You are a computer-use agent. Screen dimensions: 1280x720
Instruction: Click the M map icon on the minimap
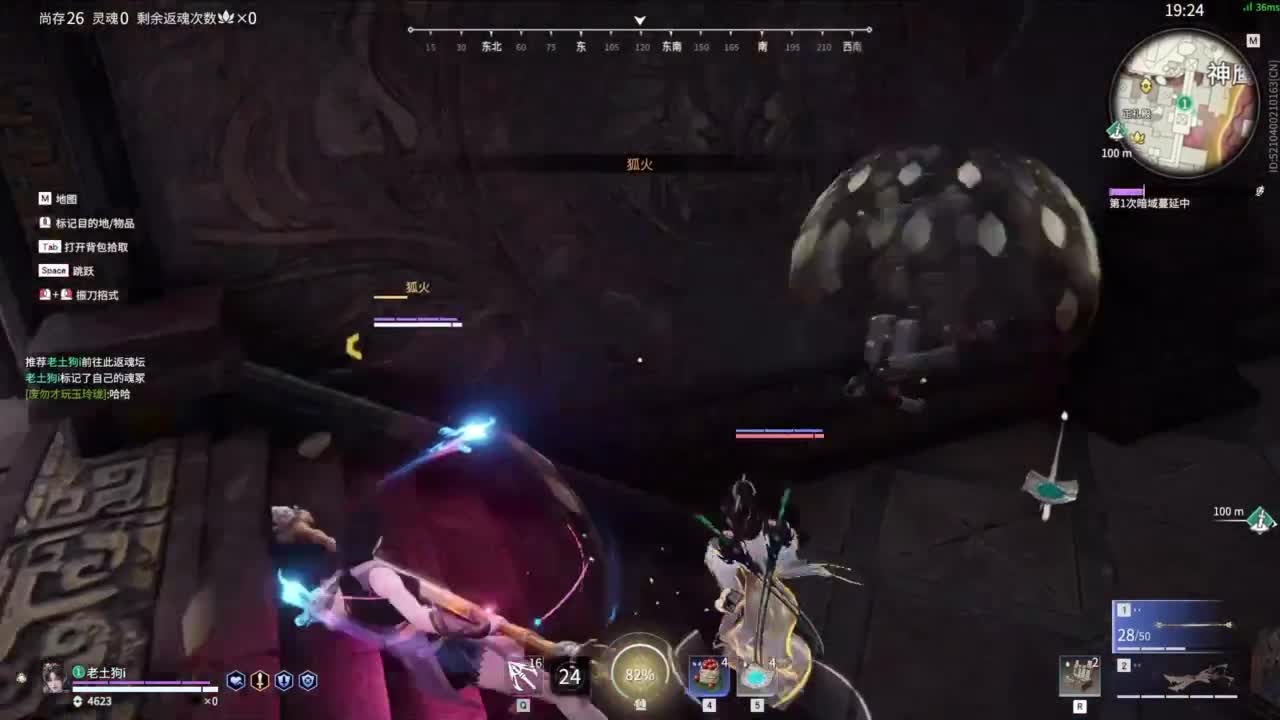pyautogui.click(x=1253, y=40)
